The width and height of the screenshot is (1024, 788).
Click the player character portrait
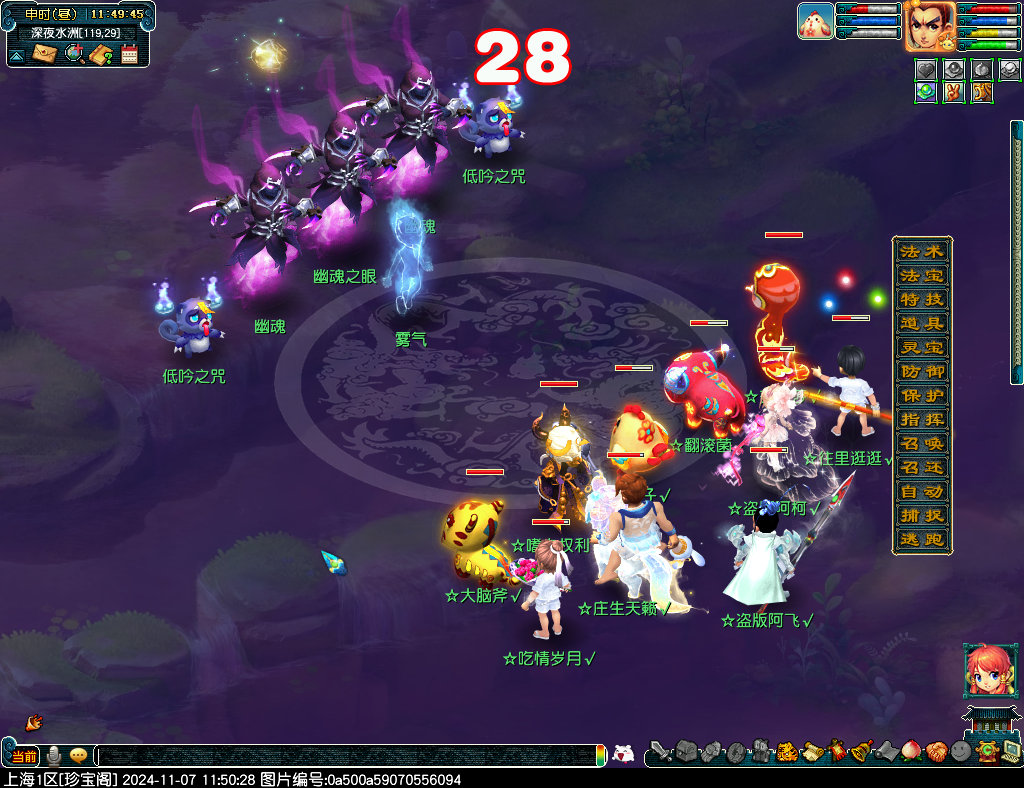pos(930,26)
